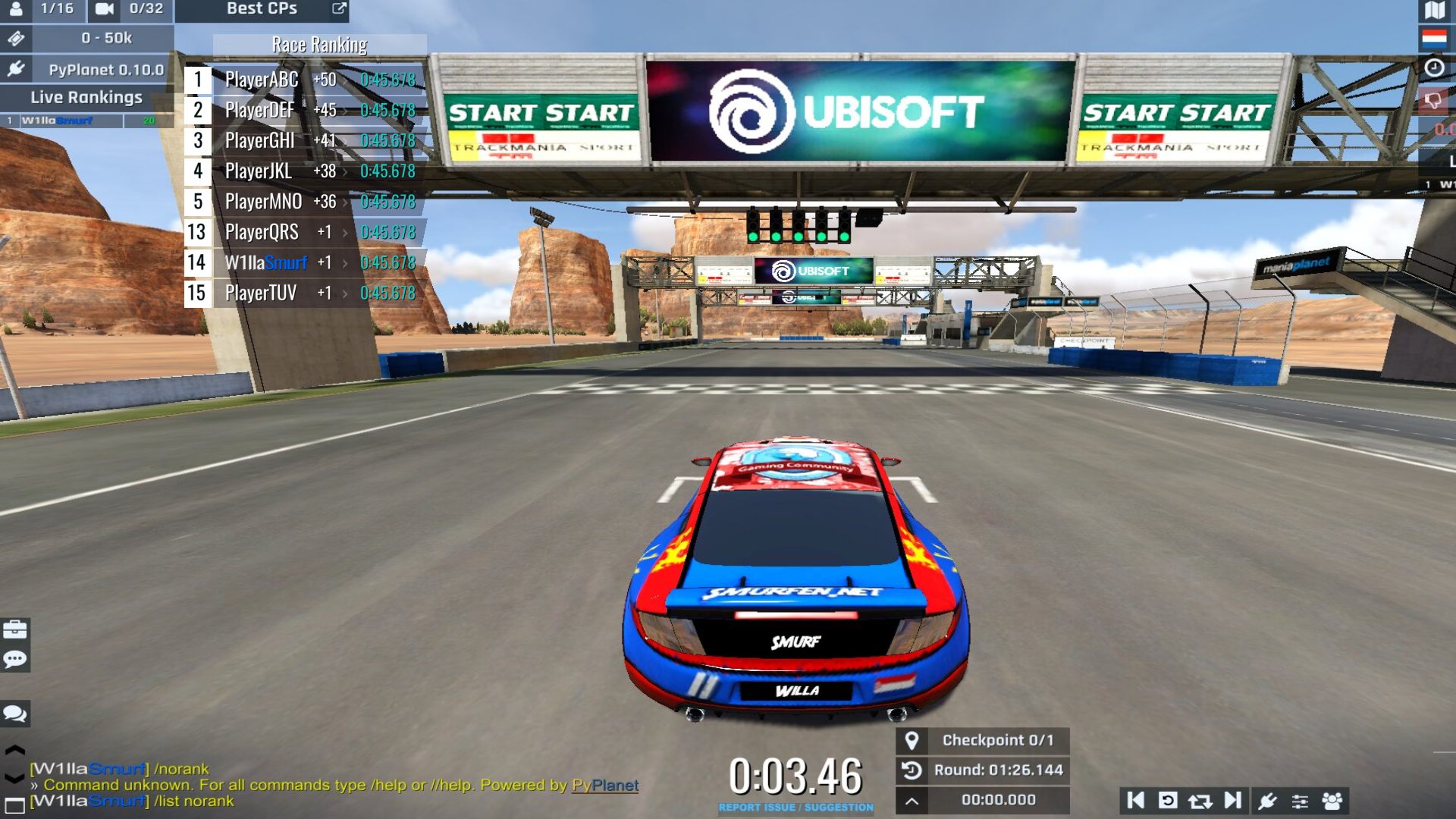The image size is (1456, 819).
Task: Show the players list group icon
Action: 1332,801
